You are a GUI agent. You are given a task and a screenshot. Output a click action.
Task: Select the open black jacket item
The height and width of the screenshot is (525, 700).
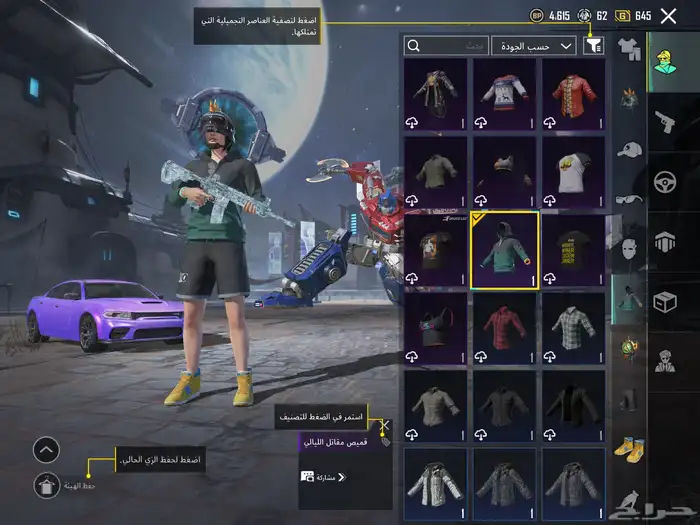[574, 405]
